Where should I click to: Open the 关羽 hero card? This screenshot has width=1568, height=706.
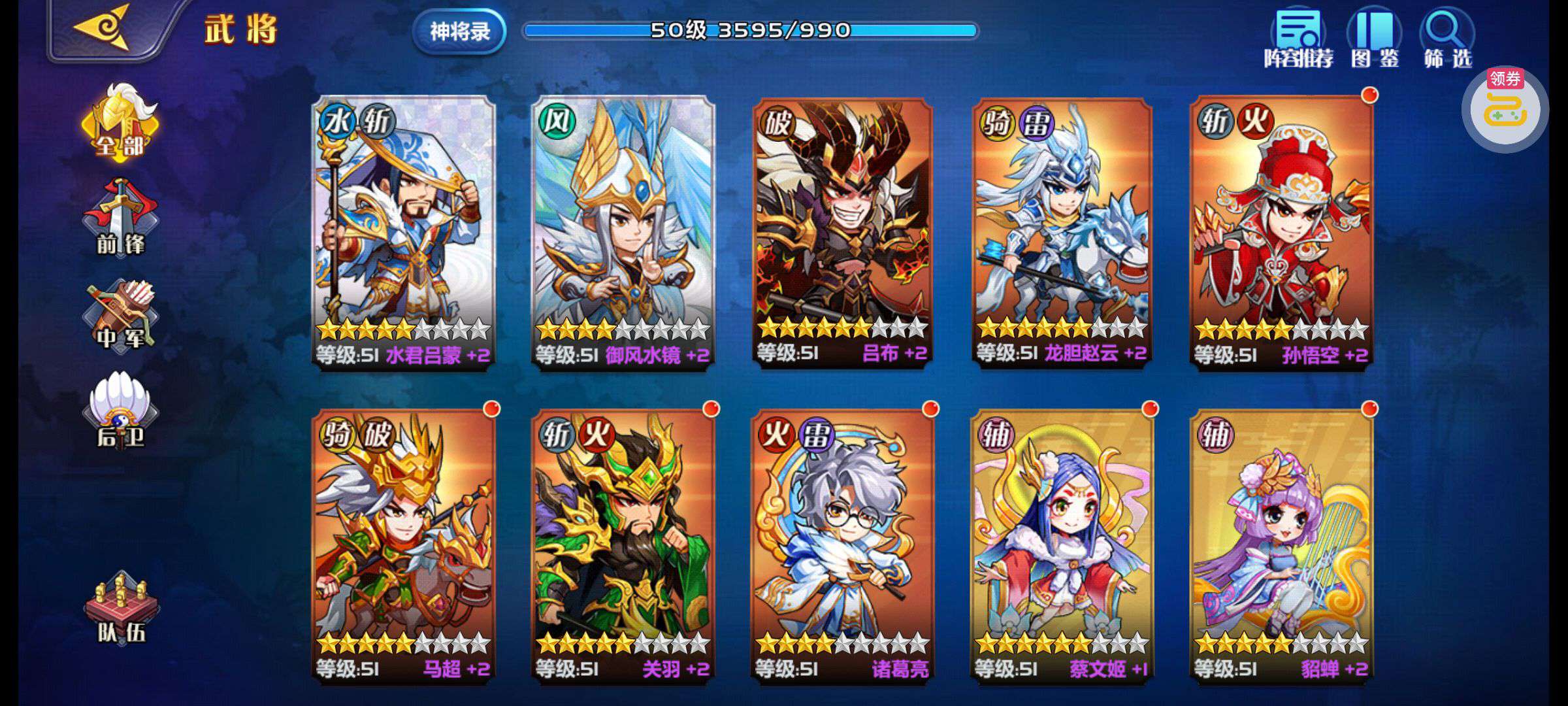pos(623,546)
